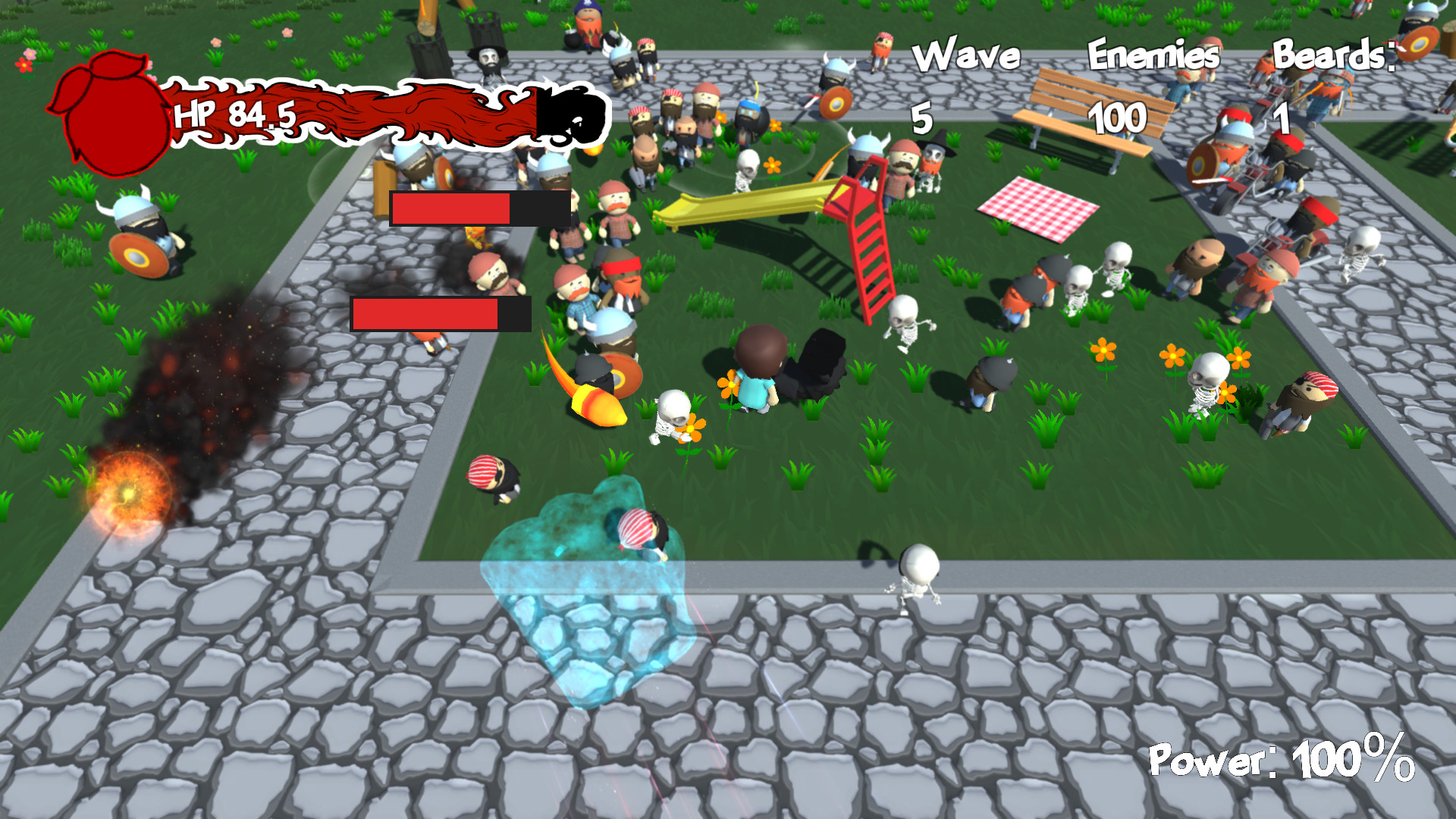Click the Wave label in the HUD
This screenshot has width=1456, height=819.
click(966, 53)
